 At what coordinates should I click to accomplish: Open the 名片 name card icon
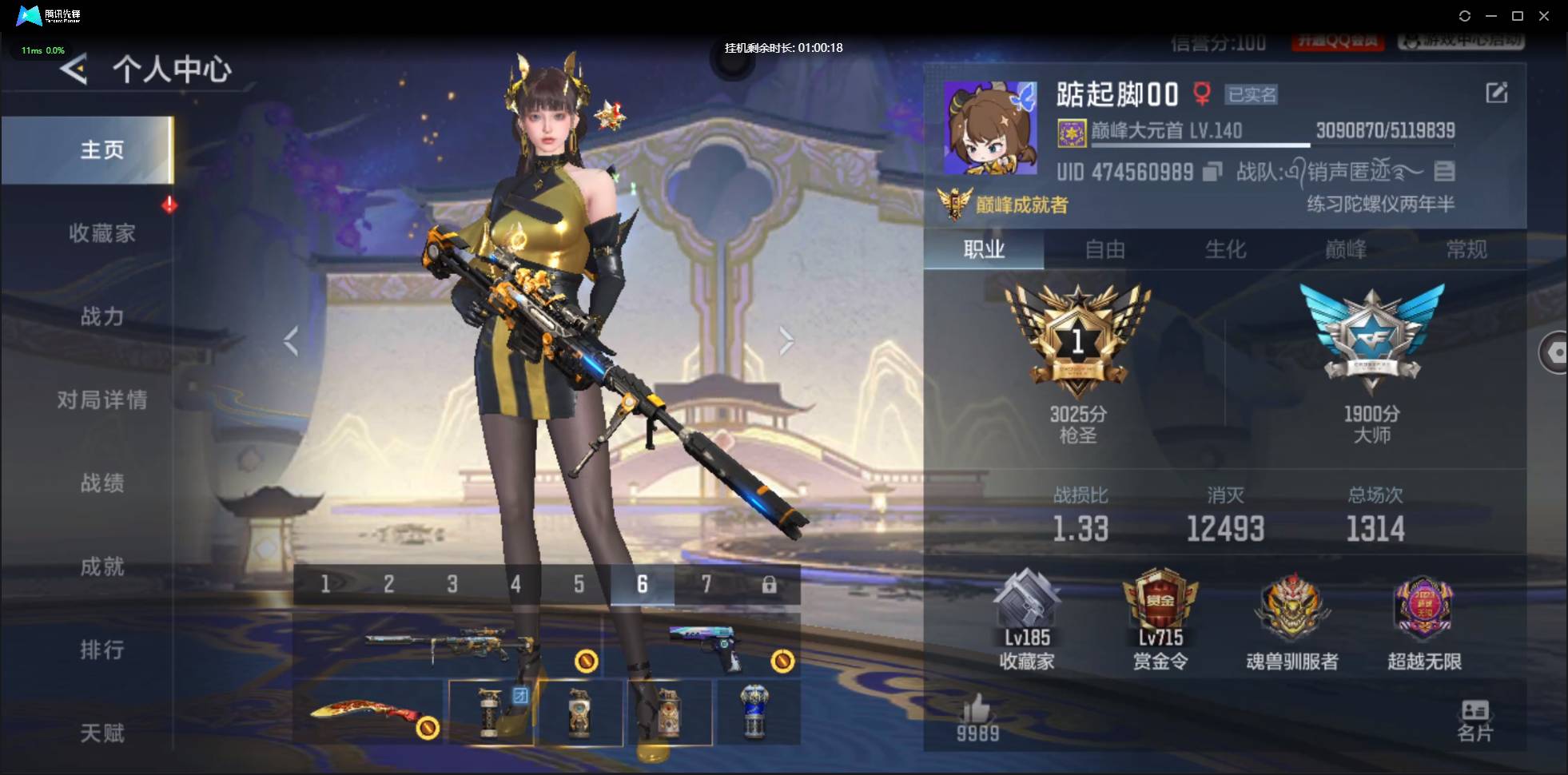[x=1476, y=717]
